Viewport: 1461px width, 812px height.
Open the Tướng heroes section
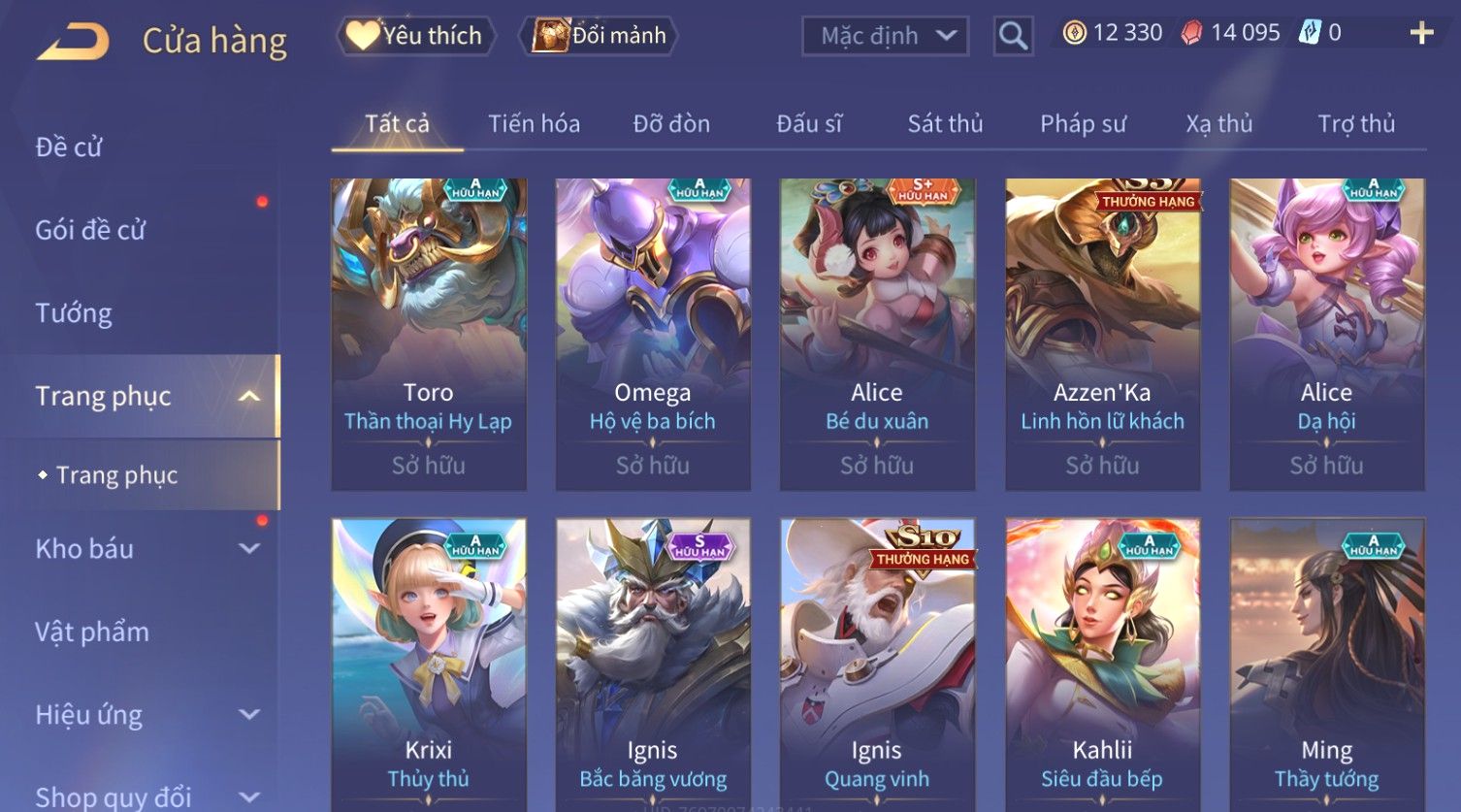[74, 313]
